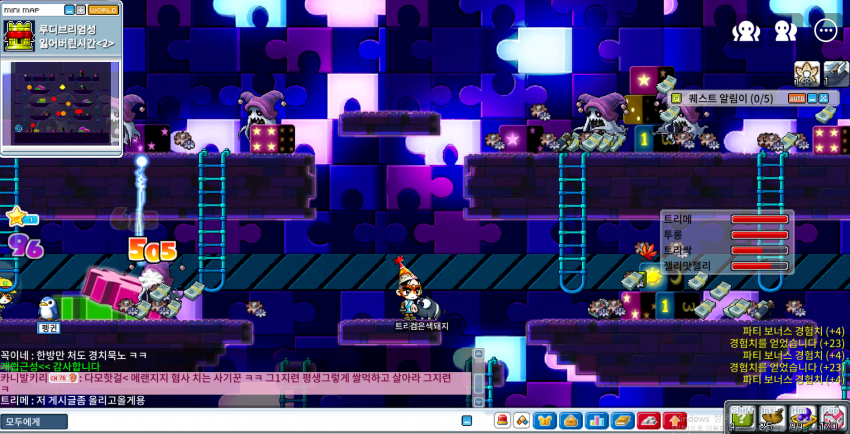Use the Shift quick slot item

[743, 417]
